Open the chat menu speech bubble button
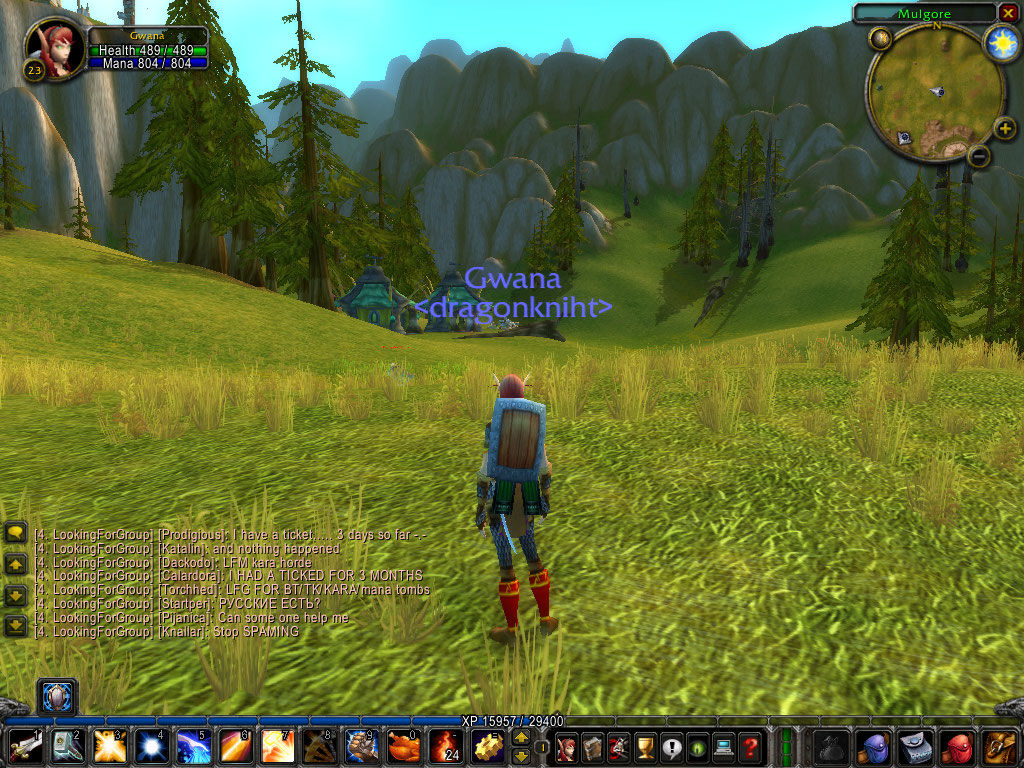This screenshot has width=1024, height=768. [x=15, y=533]
